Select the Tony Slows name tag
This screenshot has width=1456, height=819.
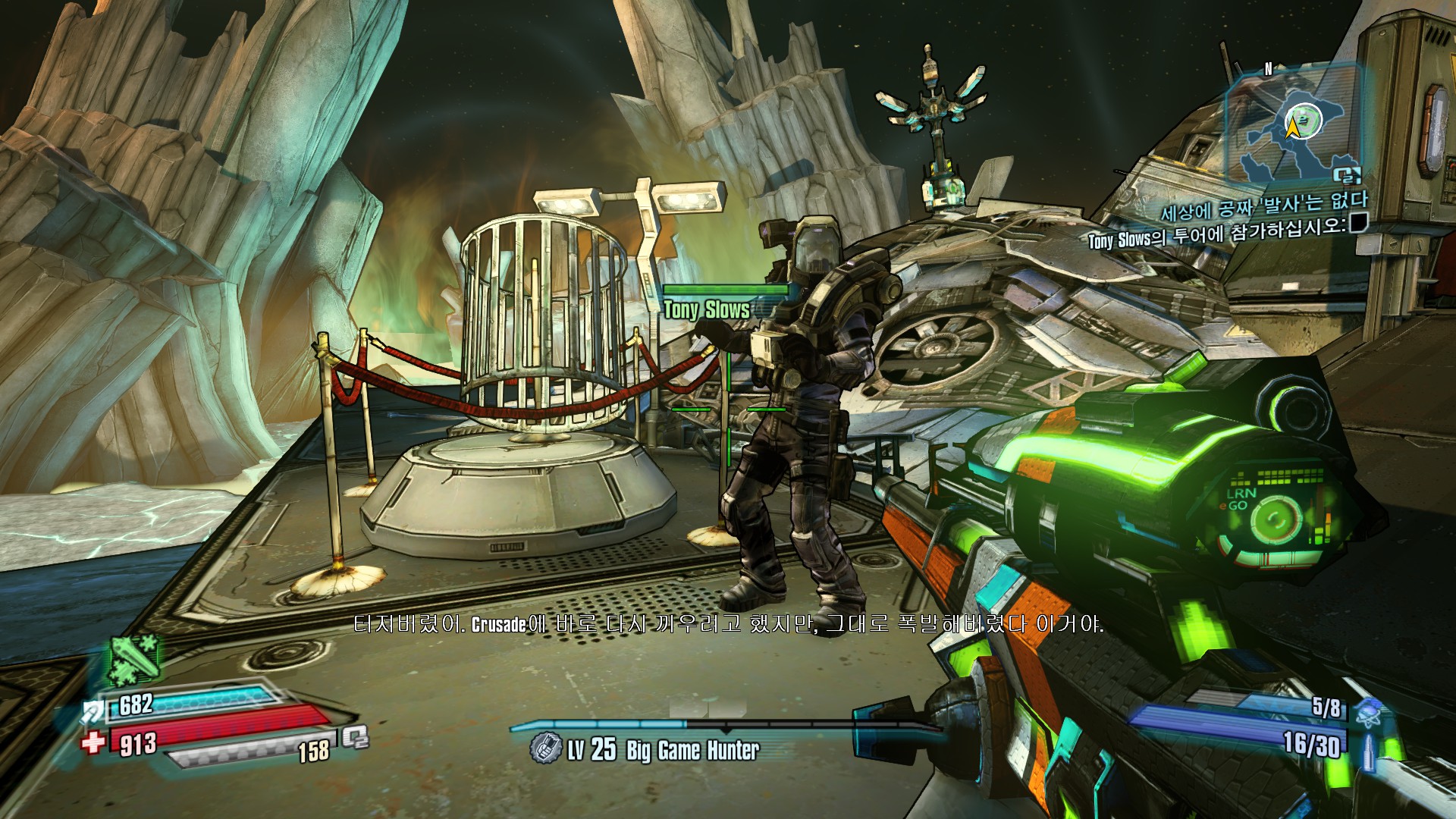pyautogui.click(x=707, y=309)
